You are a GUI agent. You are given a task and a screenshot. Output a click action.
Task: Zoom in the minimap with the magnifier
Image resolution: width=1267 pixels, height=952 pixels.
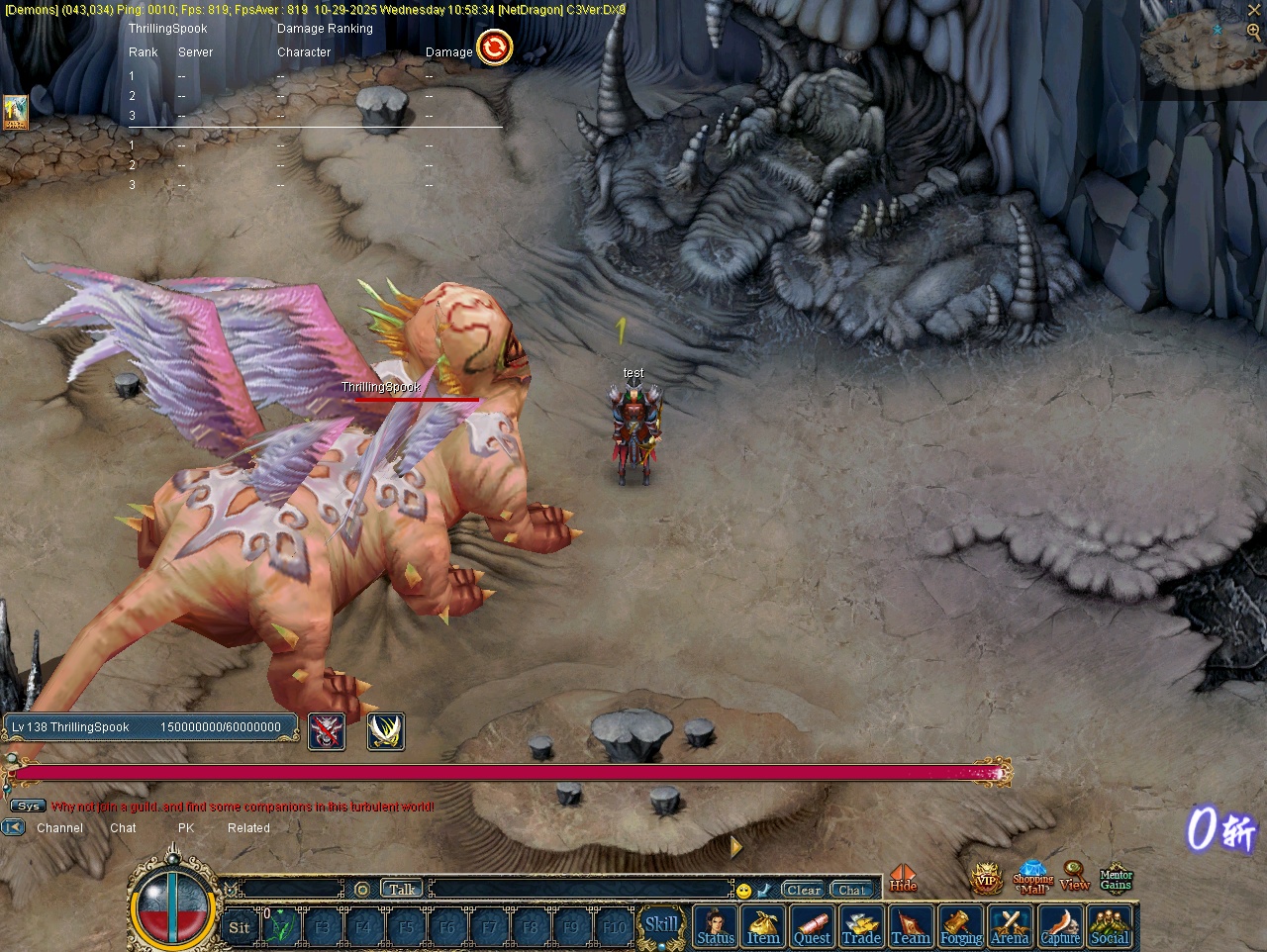[x=1253, y=32]
